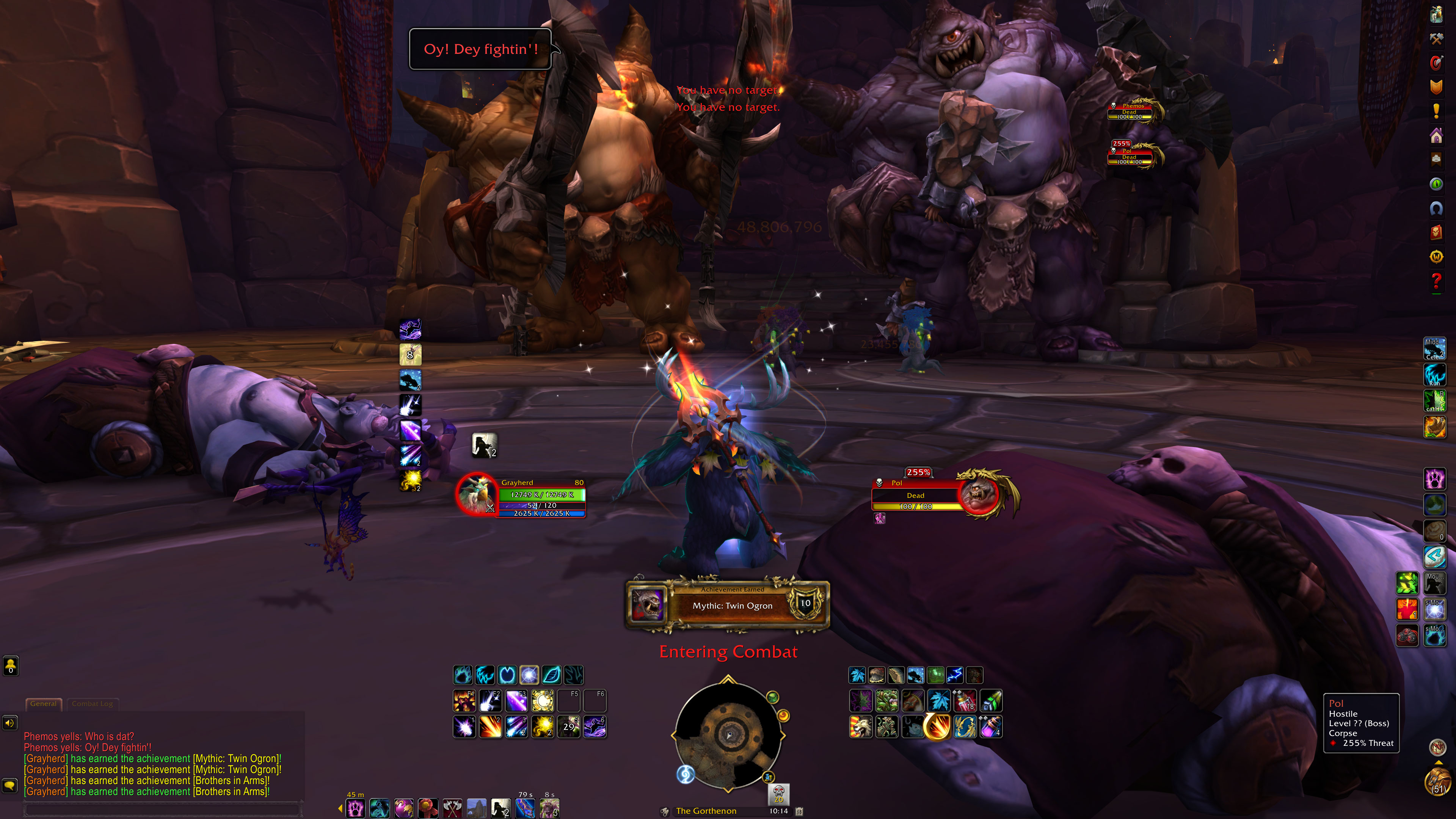The width and height of the screenshot is (1456, 819).
Task: Select the Grayherd player portrait frame
Action: tap(477, 493)
